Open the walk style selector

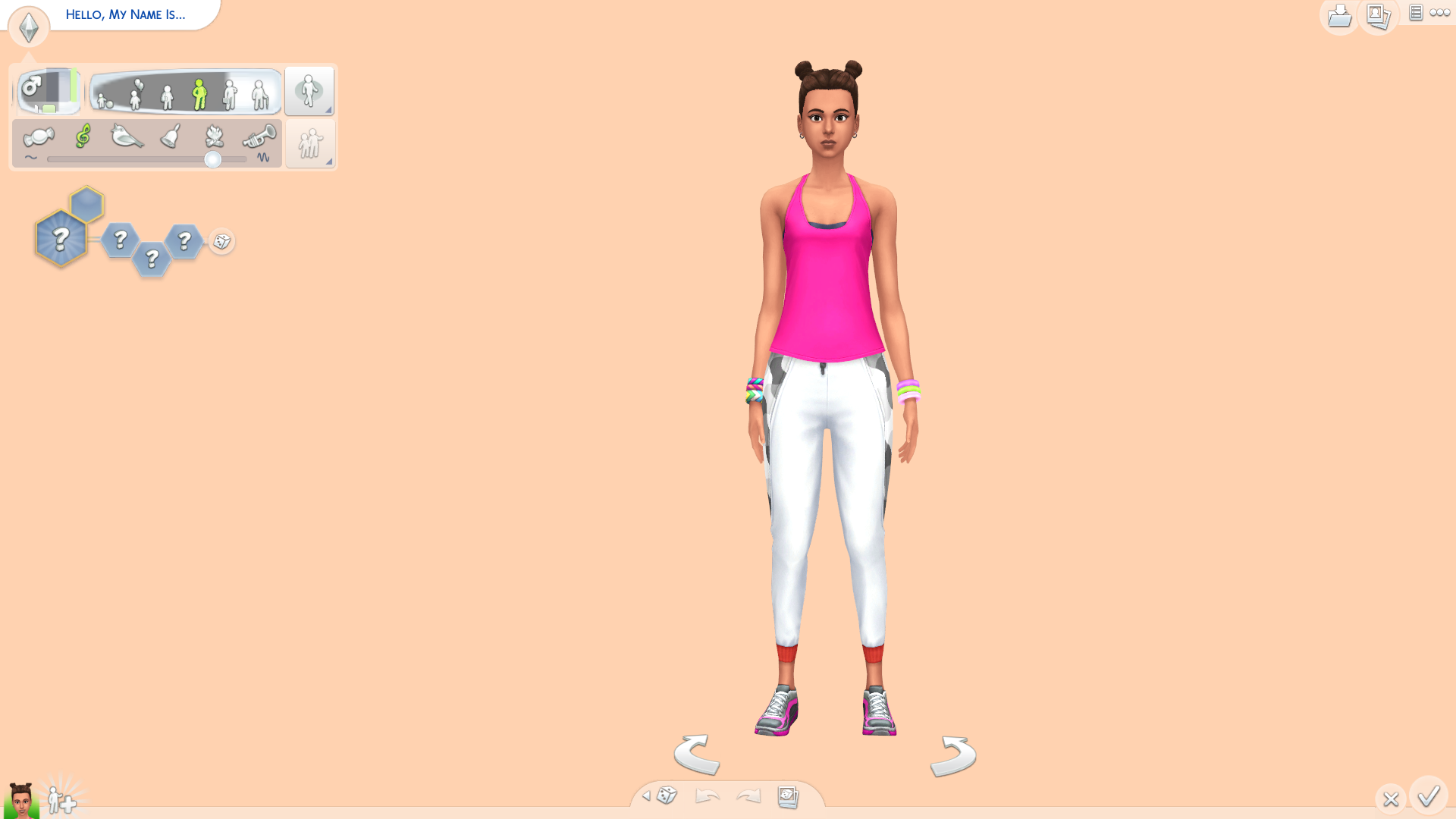[309, 90]
